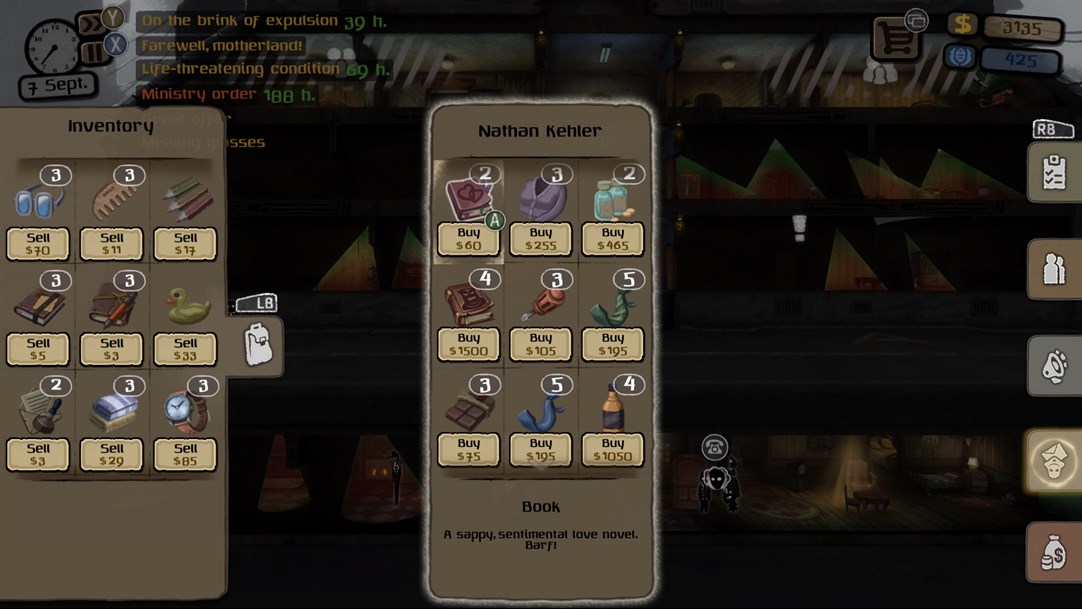Sell the wristwatch for $85
1082x609 pixels.
(185, 454)
